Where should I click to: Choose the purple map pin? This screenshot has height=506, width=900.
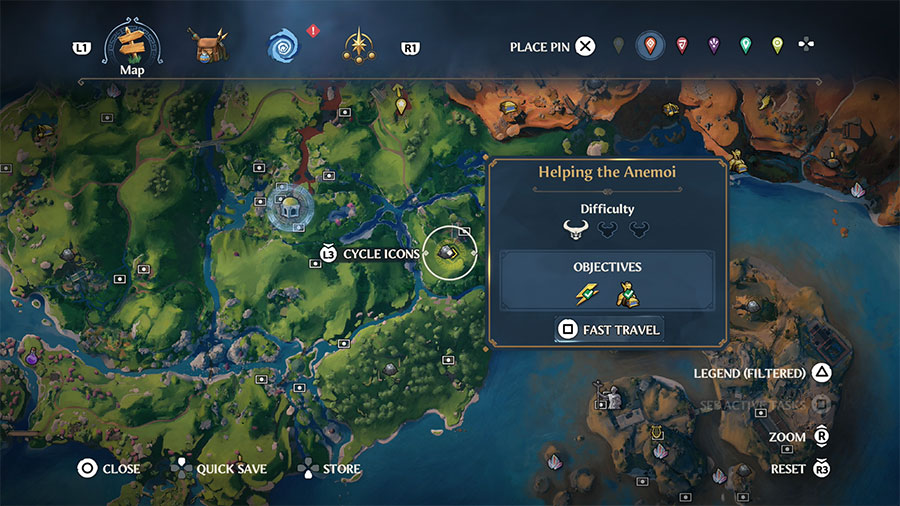[x=713, y=46]
